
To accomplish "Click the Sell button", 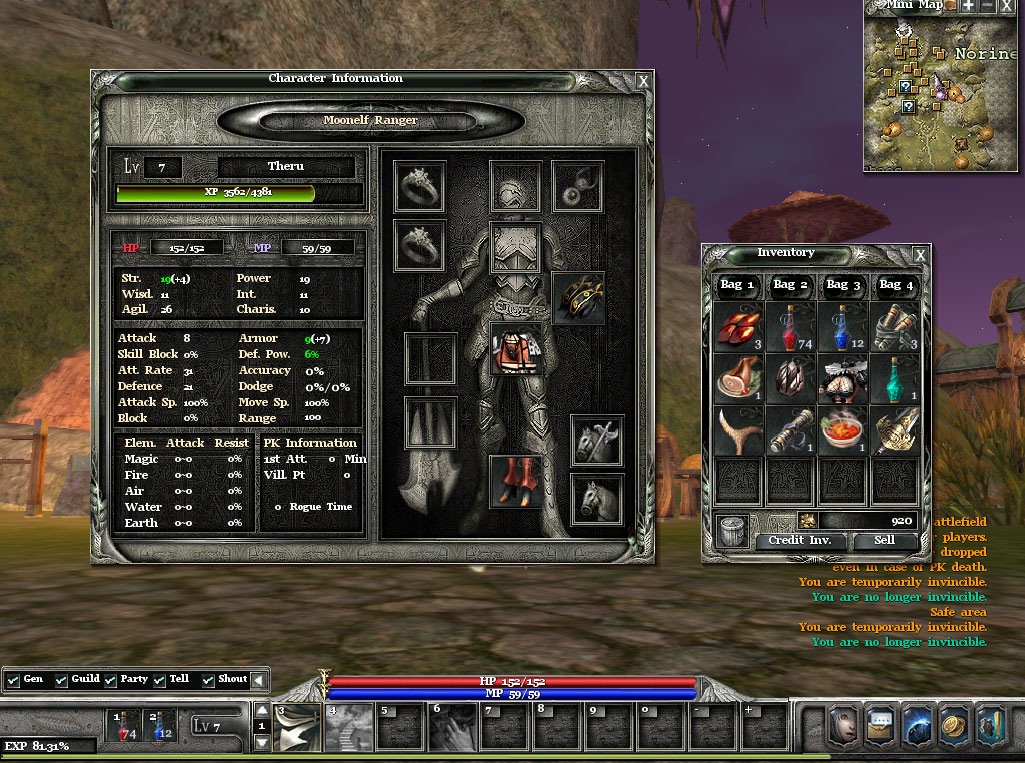I will [x=884, y=540].
